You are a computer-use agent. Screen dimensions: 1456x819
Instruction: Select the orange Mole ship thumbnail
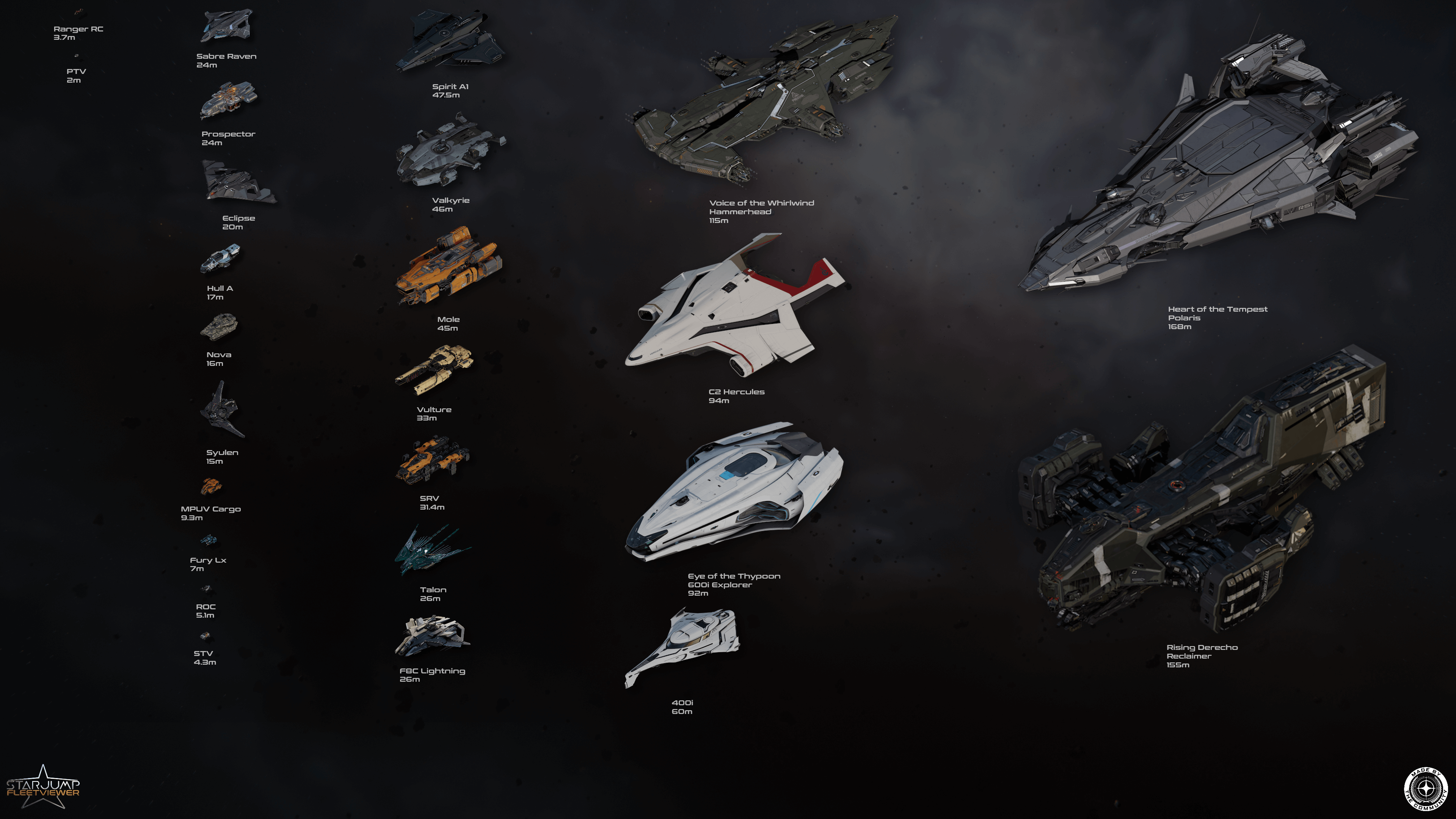pos(449,266)
